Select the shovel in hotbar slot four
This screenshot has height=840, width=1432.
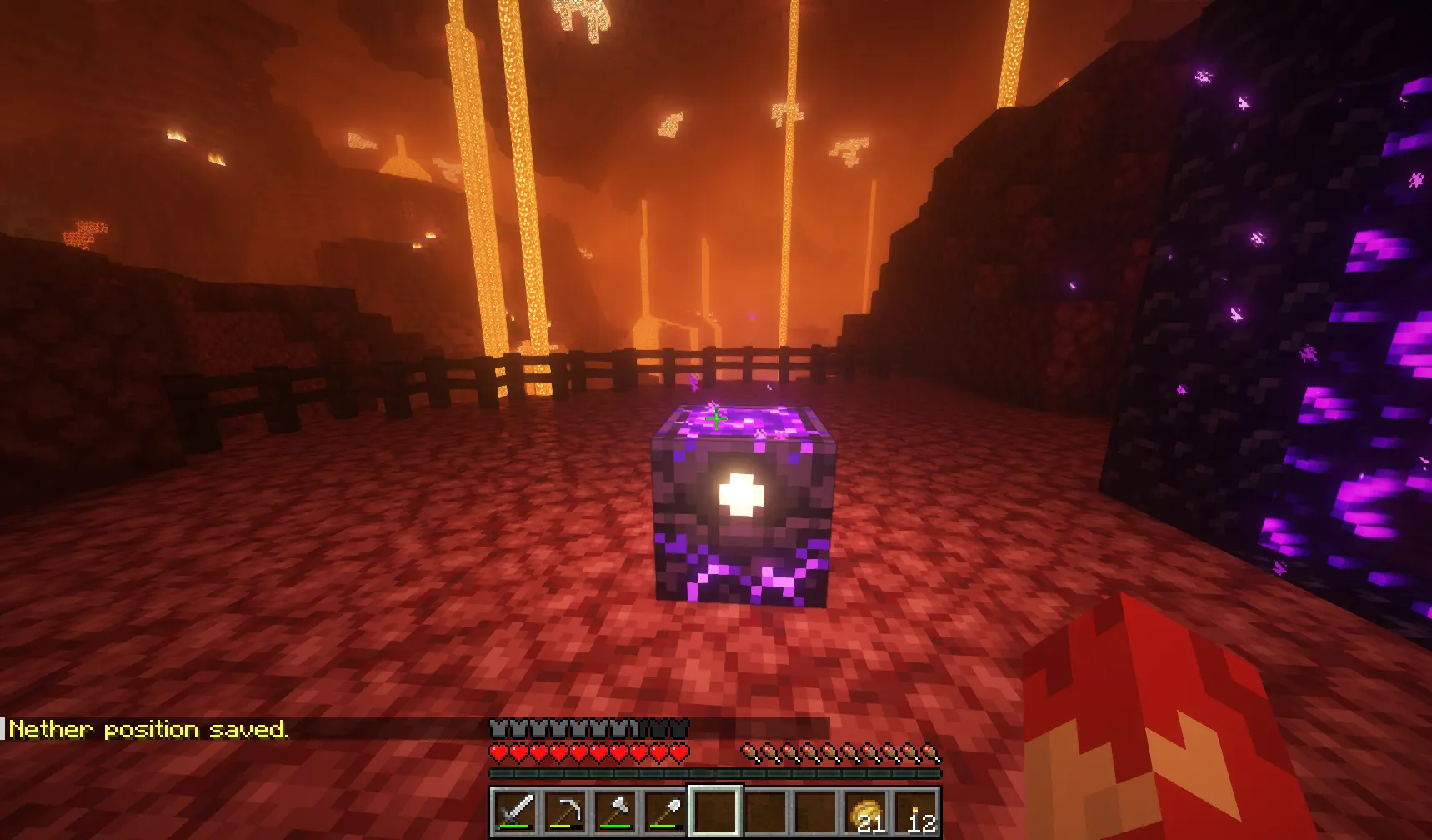667,812
